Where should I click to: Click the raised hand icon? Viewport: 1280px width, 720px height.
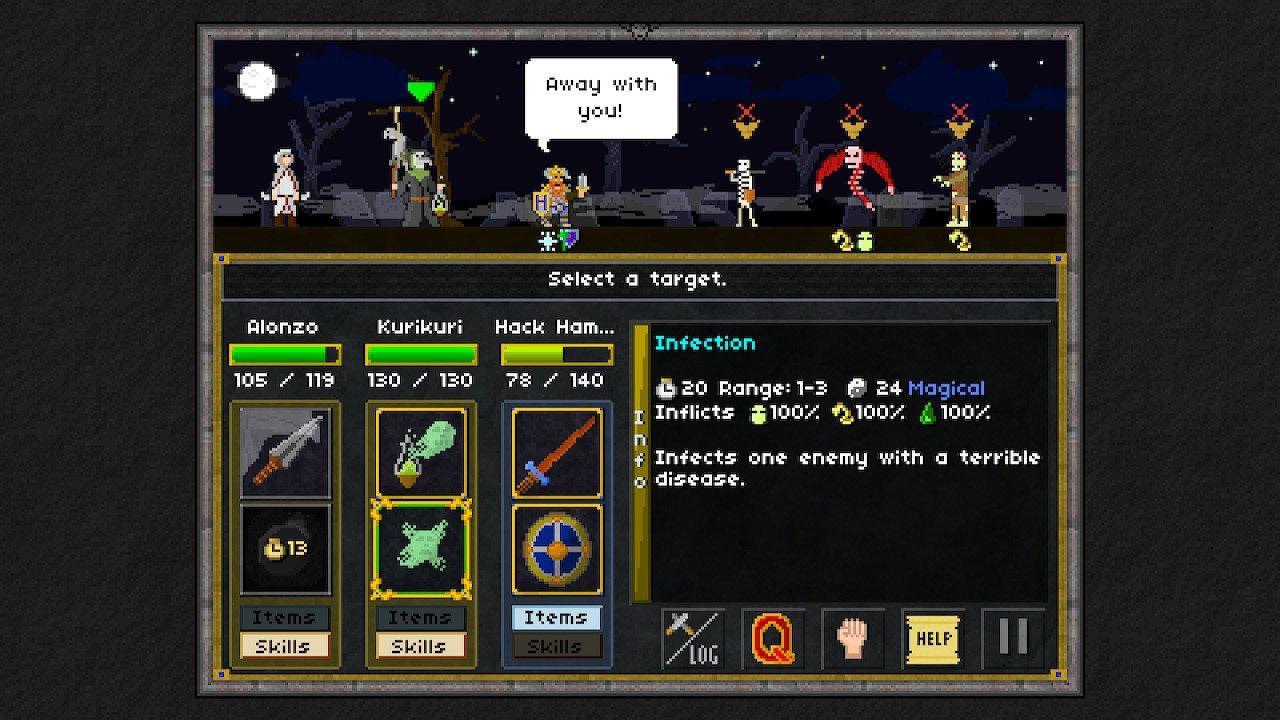851,638
